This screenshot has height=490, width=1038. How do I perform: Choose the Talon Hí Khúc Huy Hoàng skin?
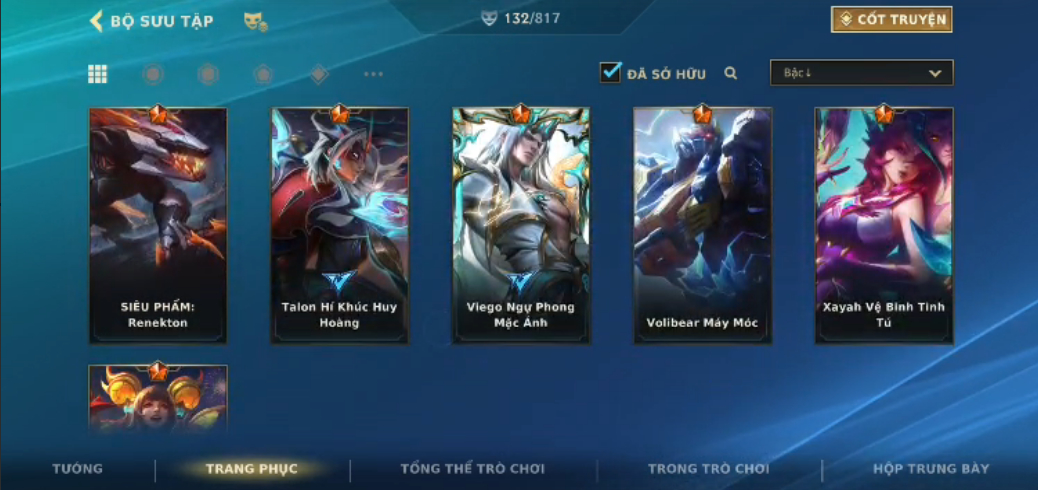[339, 225]
